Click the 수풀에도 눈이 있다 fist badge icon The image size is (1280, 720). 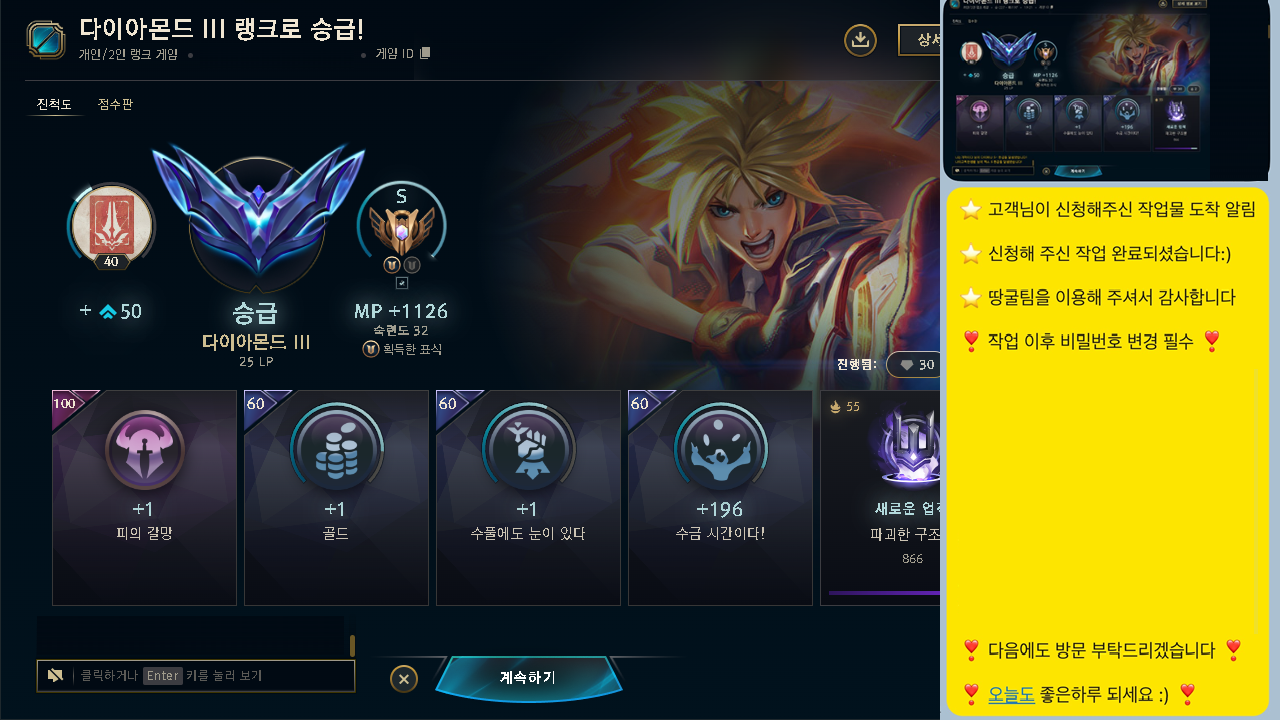[x=528, y=450]
